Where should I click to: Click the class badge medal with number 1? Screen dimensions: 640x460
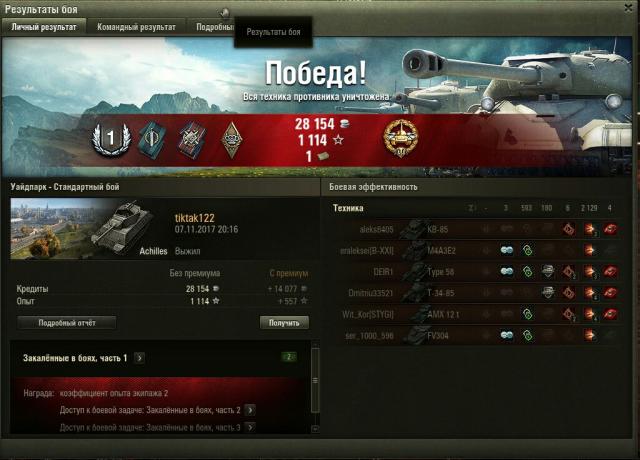point(106,139)
